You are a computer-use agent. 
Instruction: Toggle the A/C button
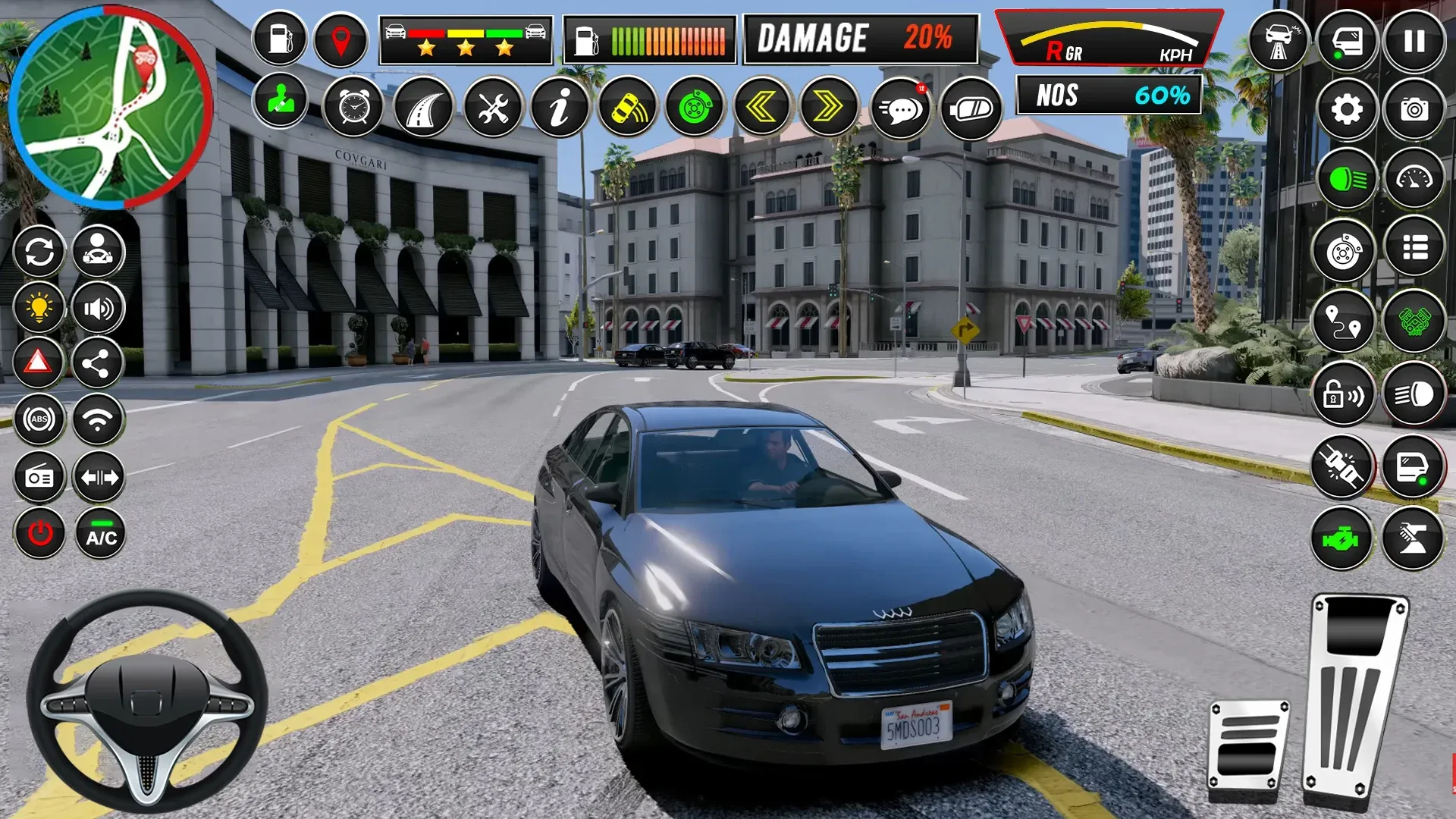pyautogui.click(x=100, y=533)
